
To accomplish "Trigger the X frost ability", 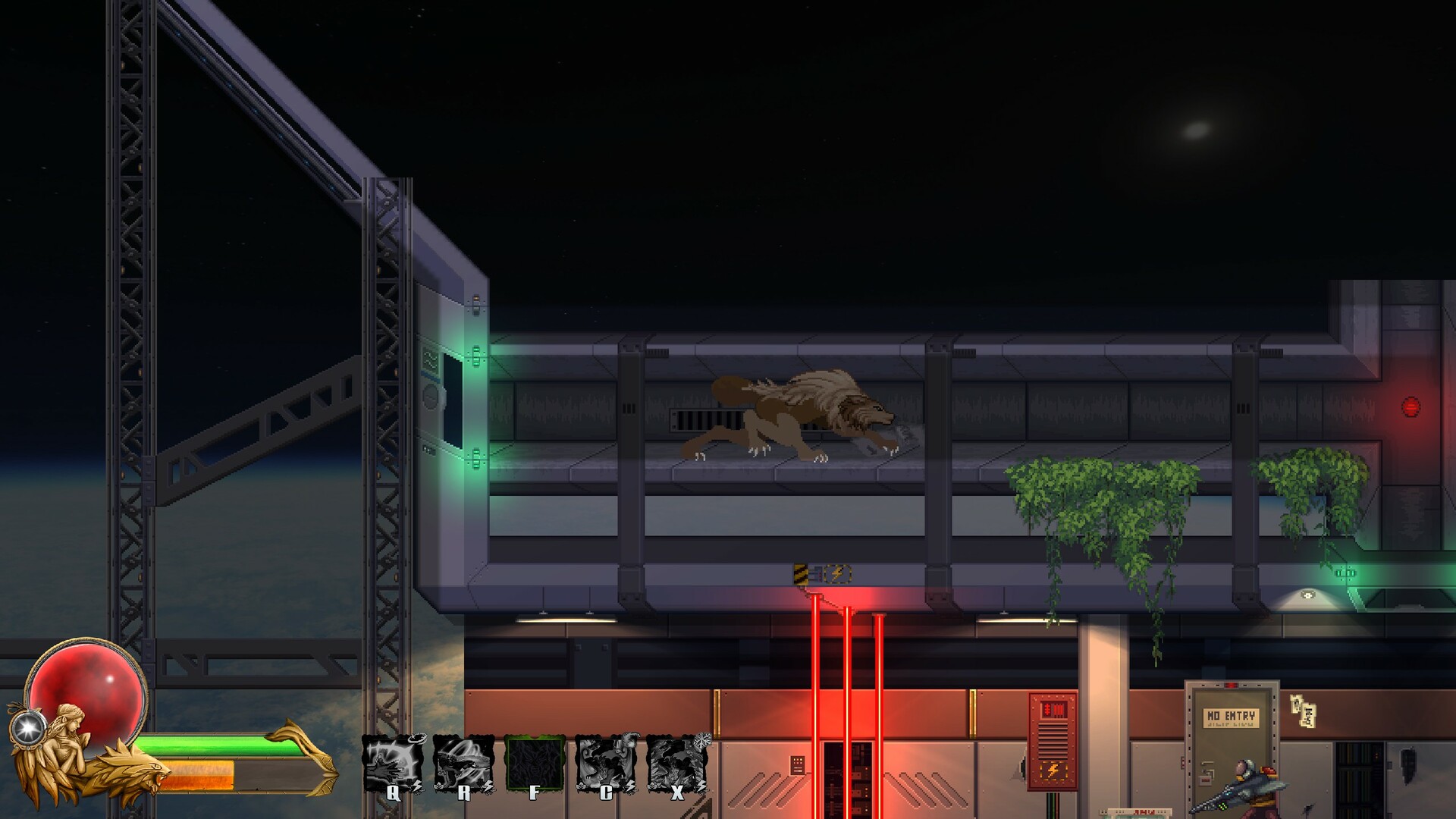I will (679, 766).
